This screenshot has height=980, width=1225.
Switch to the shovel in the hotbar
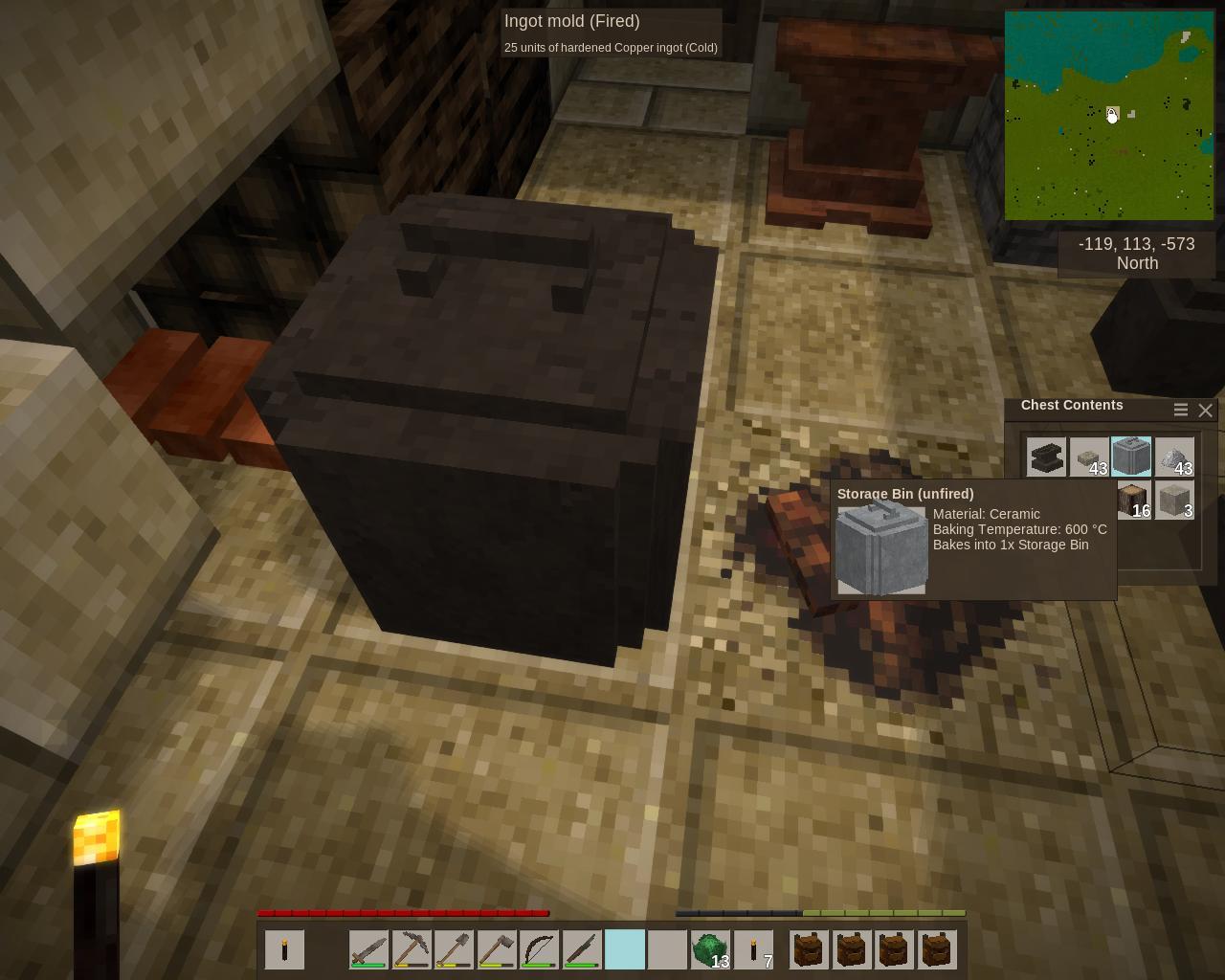[x=454, y=950]
